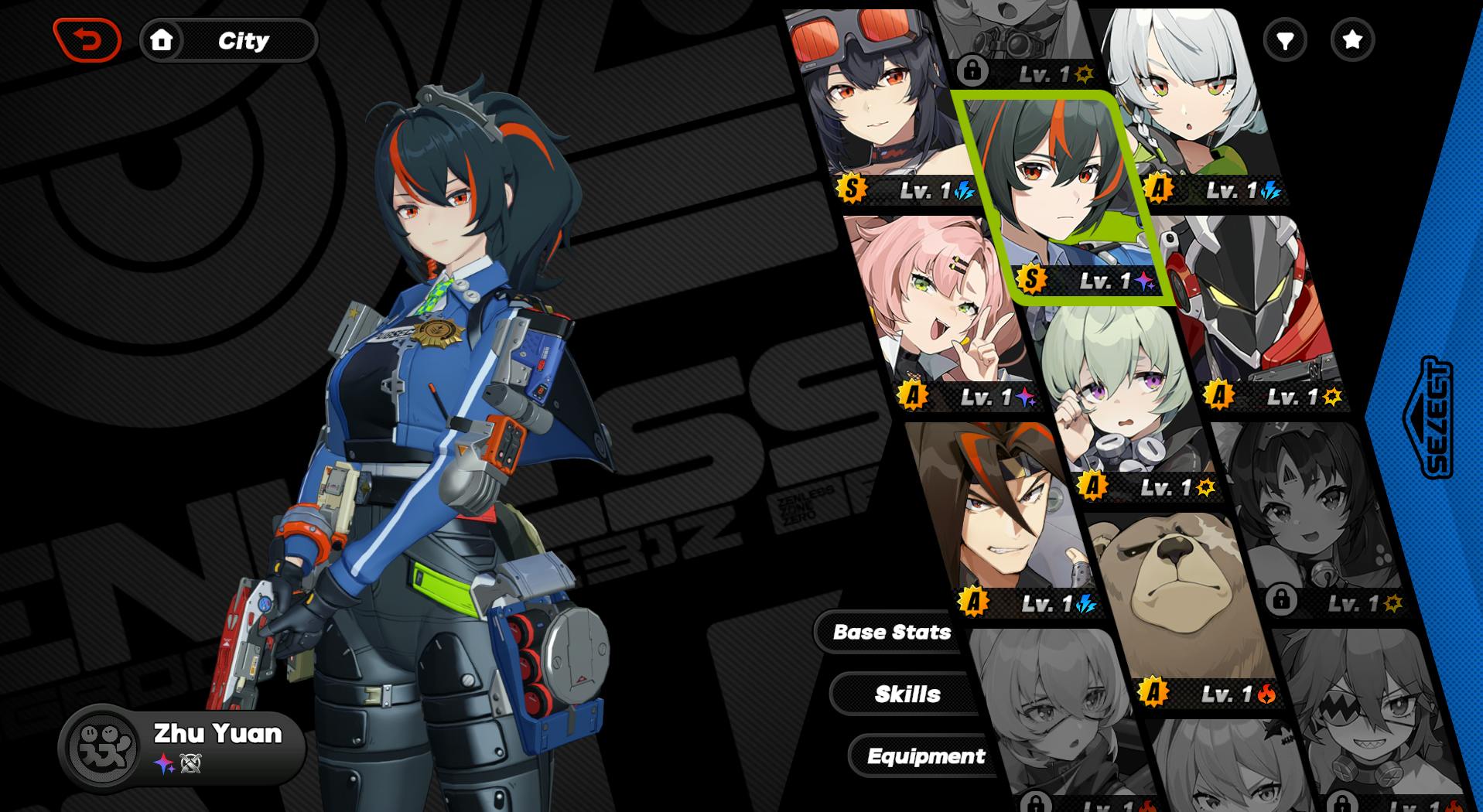
Task: Open the agent filter funnel
Action: [x=1285, y=40]
